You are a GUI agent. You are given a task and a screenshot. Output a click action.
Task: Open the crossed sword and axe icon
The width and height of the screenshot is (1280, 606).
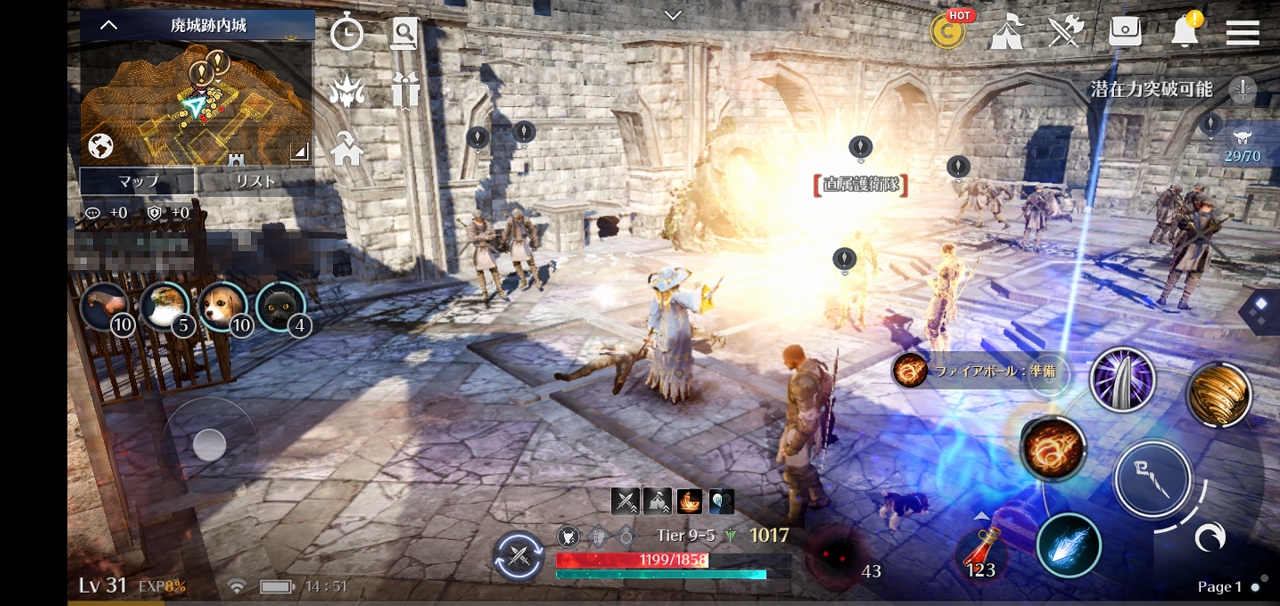(1066, 32)
